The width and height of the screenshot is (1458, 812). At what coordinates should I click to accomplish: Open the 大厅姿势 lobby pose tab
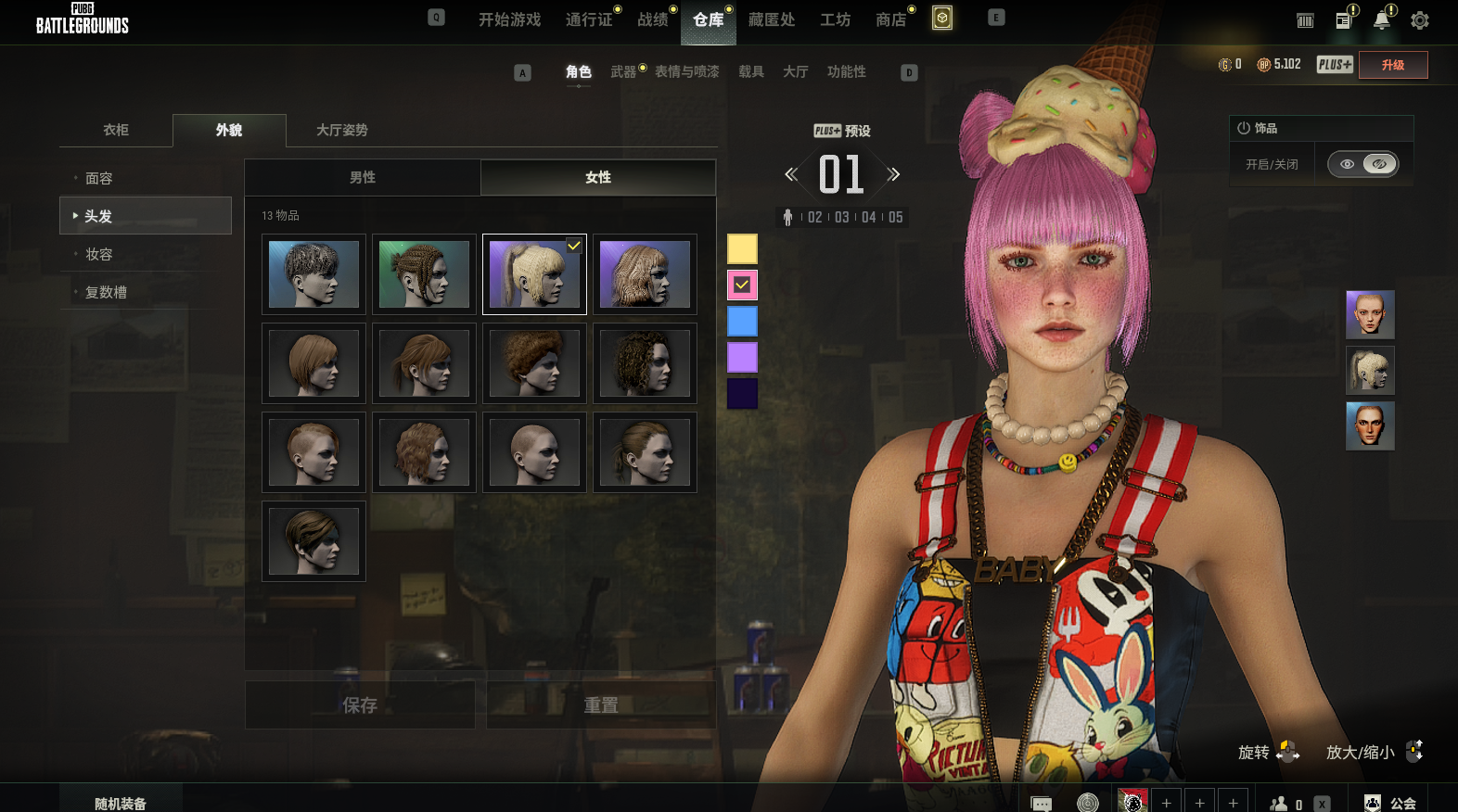coord(342,130)
